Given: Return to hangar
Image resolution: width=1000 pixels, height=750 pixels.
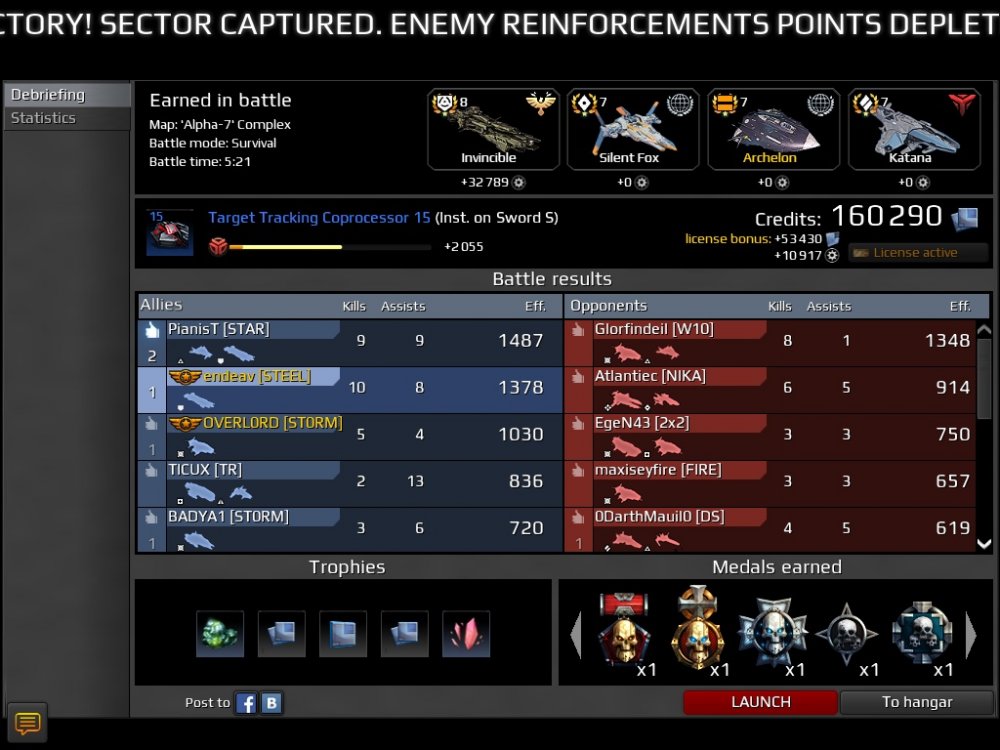Looking at the screenshot, I should coord(916,702).
